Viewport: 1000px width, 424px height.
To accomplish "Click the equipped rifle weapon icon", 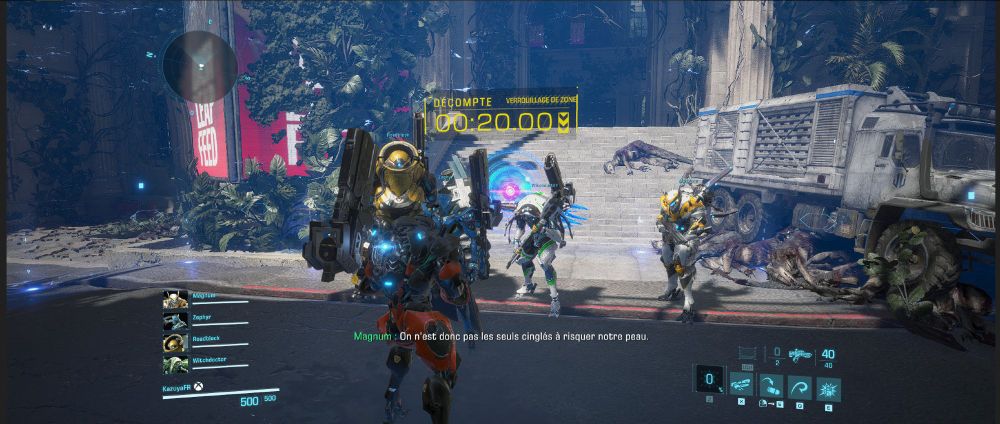I will tap(799, 353).
